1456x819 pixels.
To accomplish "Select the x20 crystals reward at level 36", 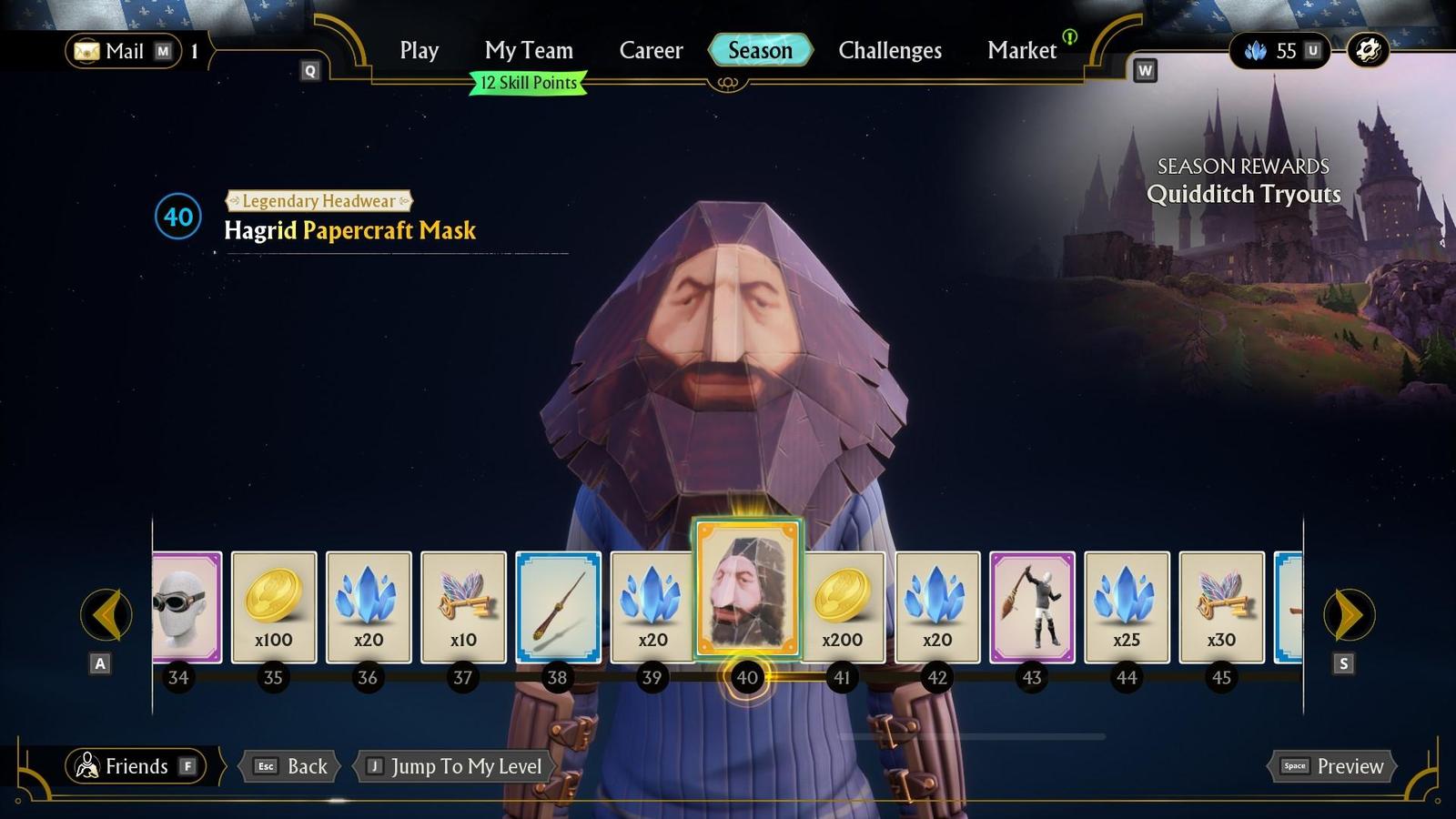I will (369, 607).
